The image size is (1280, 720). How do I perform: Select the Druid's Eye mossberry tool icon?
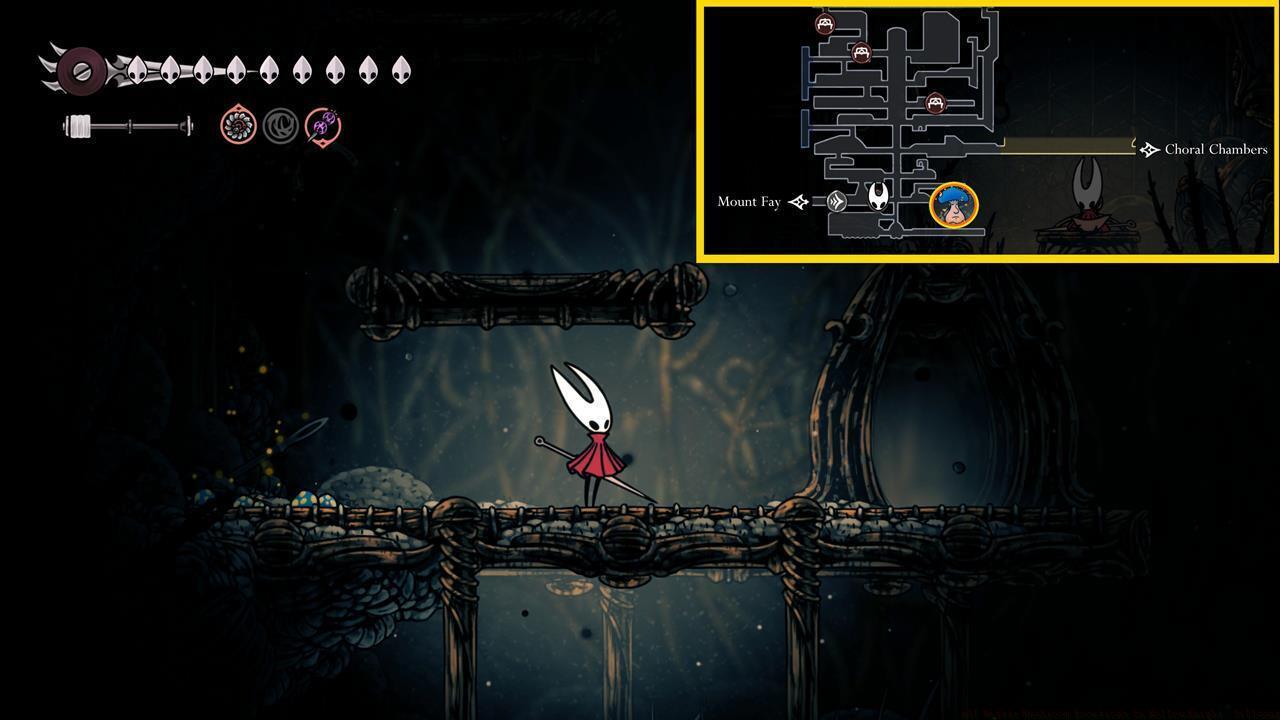(237, 126)
